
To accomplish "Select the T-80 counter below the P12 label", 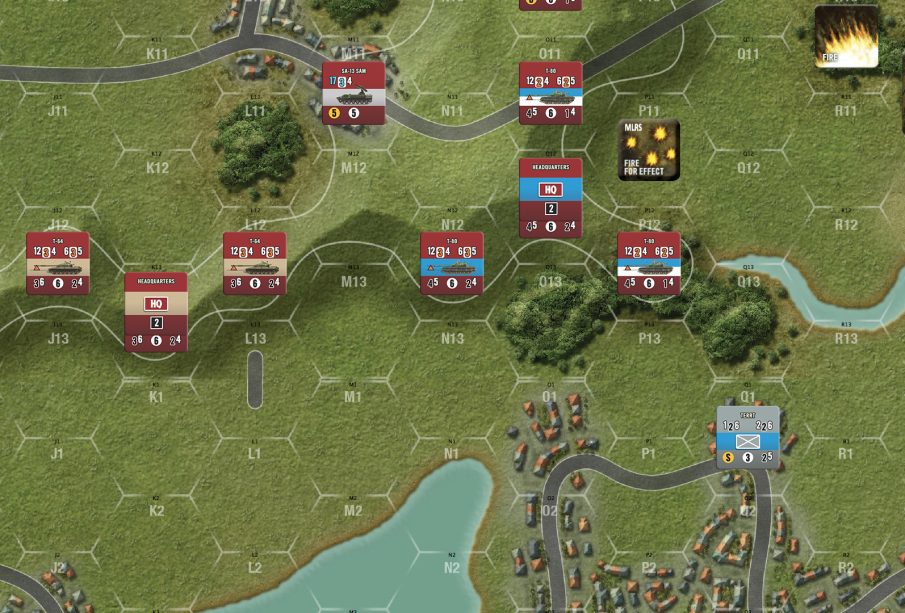I will point(648,263).
